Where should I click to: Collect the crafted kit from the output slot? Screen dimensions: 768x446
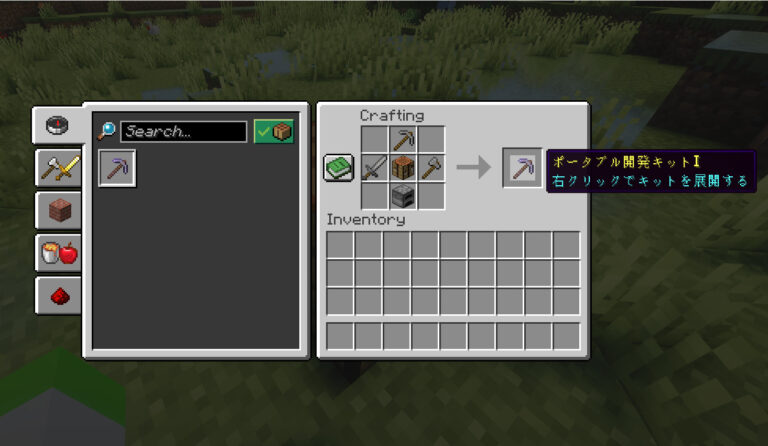tap(522, 168)
